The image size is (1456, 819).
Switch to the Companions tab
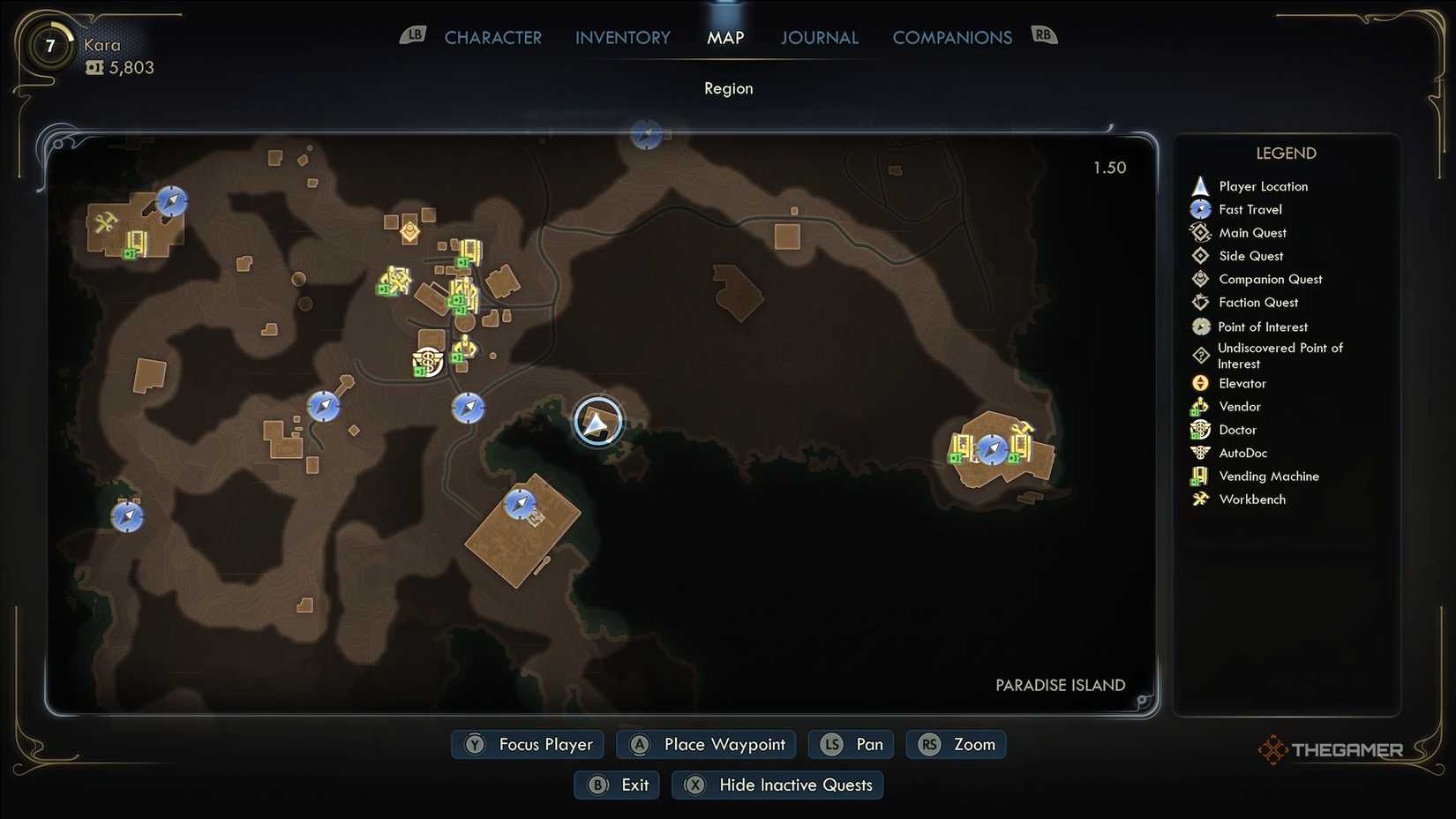point(952,37)
